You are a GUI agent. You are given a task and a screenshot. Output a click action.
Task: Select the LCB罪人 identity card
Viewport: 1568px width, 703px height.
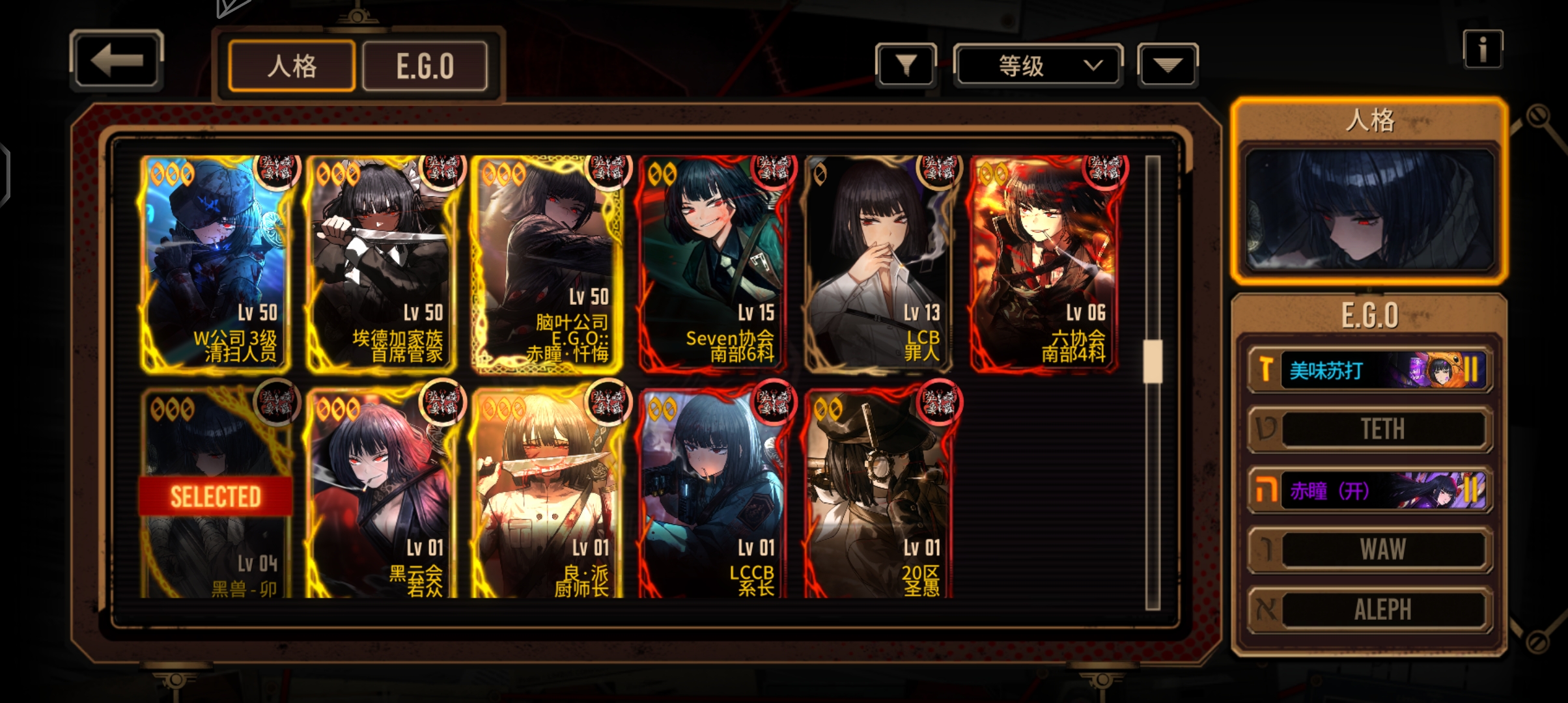pos(878,264)
